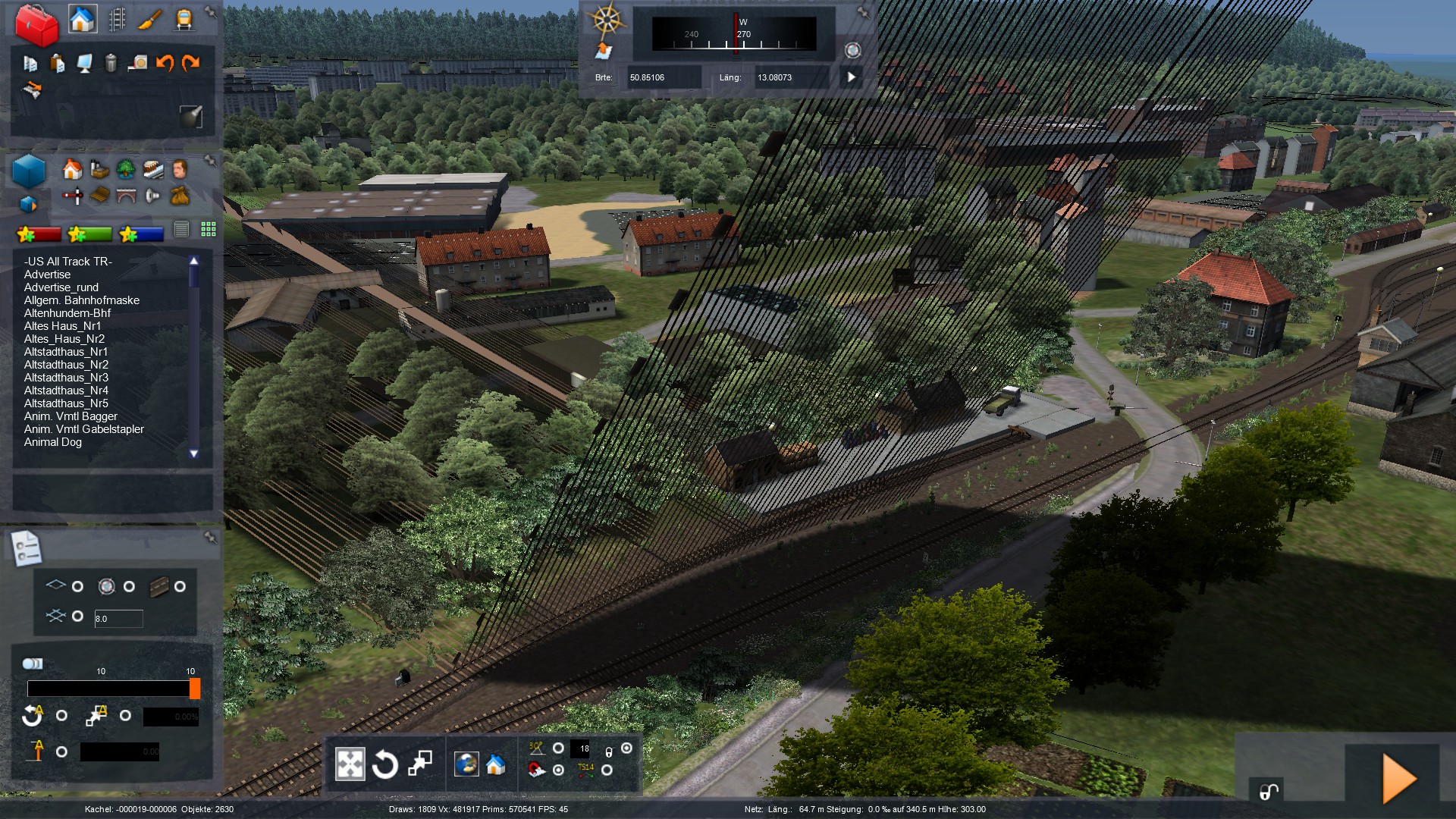
Task: Select the globe world-space icon
Action: point(466,764)
